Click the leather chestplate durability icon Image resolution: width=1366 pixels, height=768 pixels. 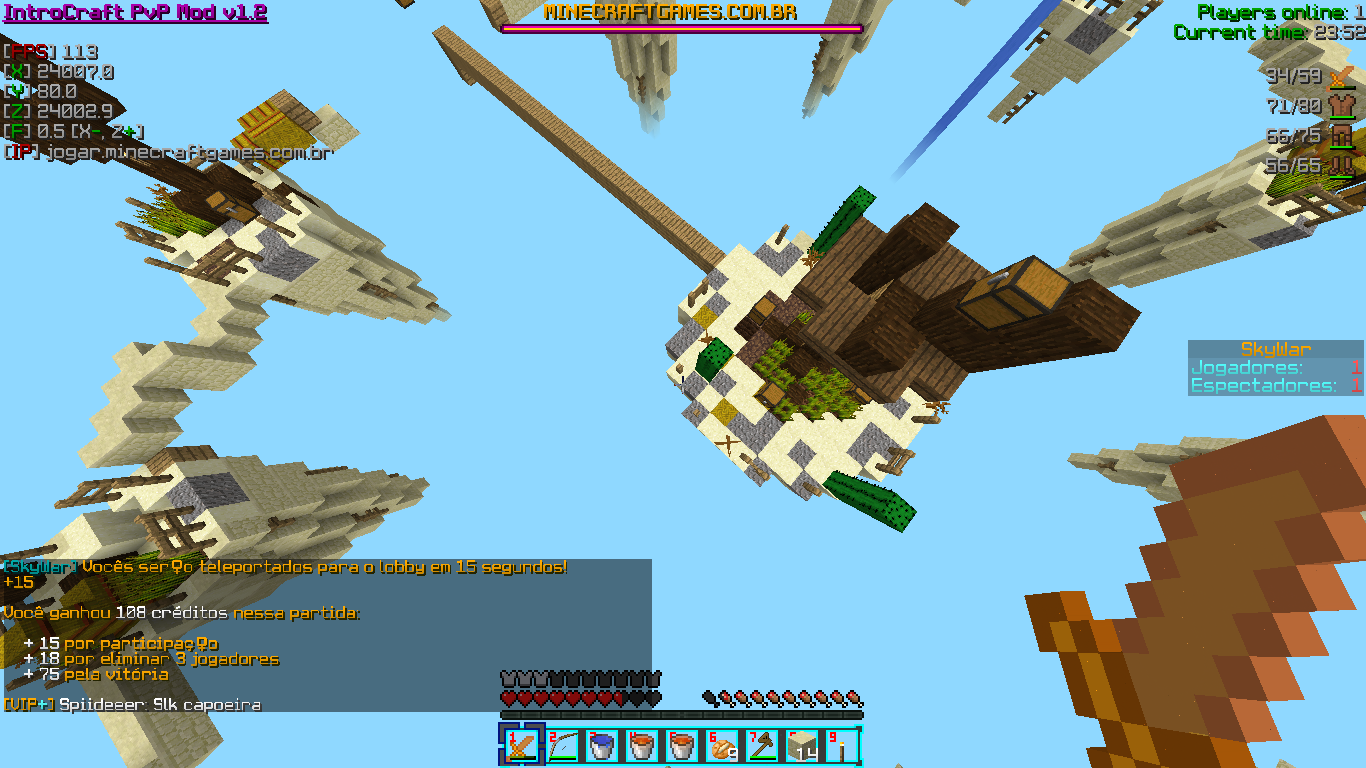click(x=1340, y=106)
